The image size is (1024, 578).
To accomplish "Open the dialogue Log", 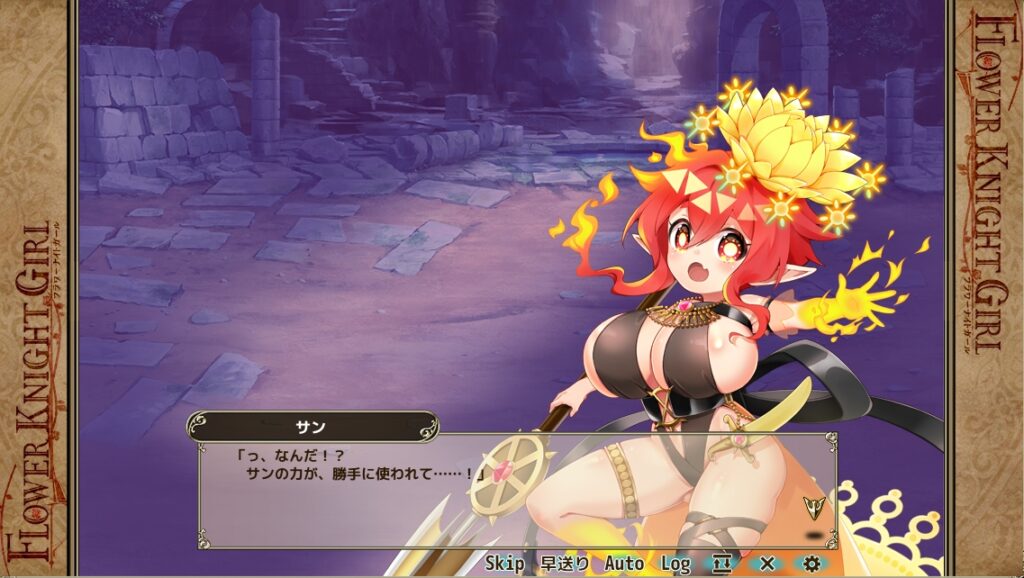I will coord(675,564).
